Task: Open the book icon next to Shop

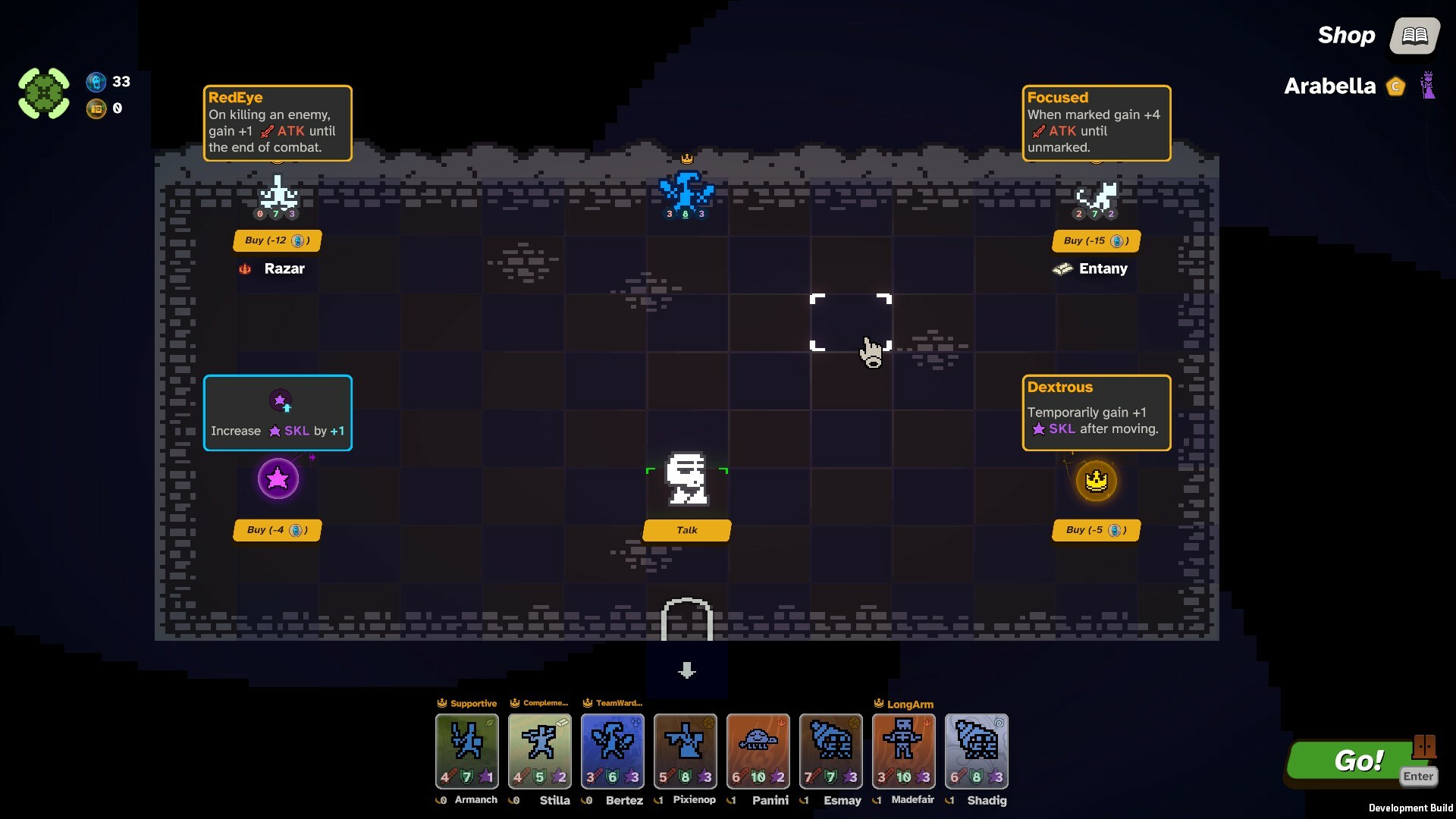Action: click(1414, 36)
